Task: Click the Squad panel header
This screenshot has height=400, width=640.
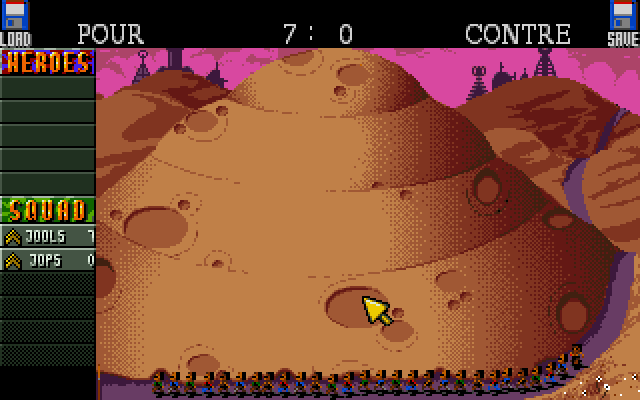Action: pos(48,210)
